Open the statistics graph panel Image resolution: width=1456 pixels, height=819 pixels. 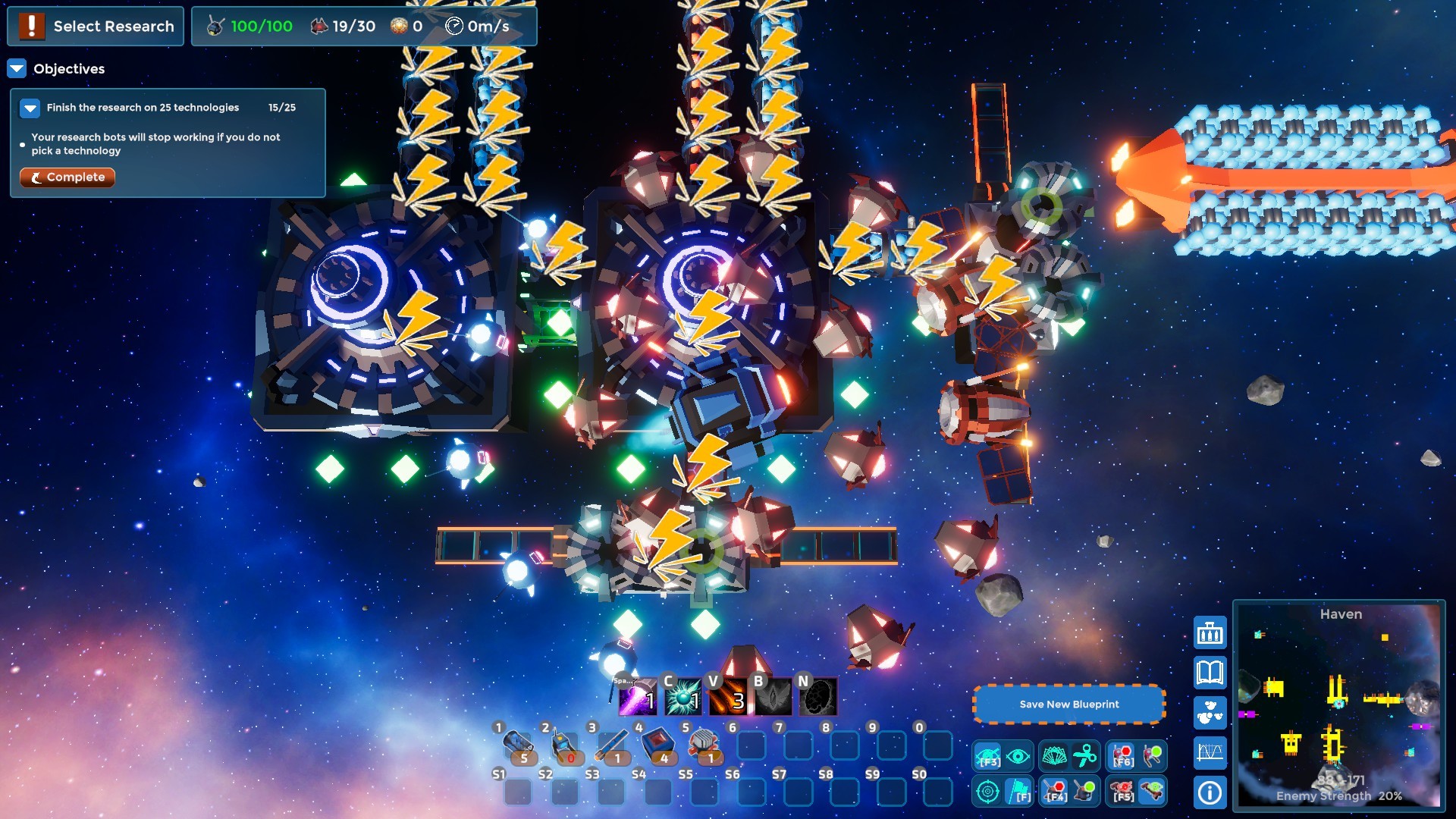pos(1210,752)
